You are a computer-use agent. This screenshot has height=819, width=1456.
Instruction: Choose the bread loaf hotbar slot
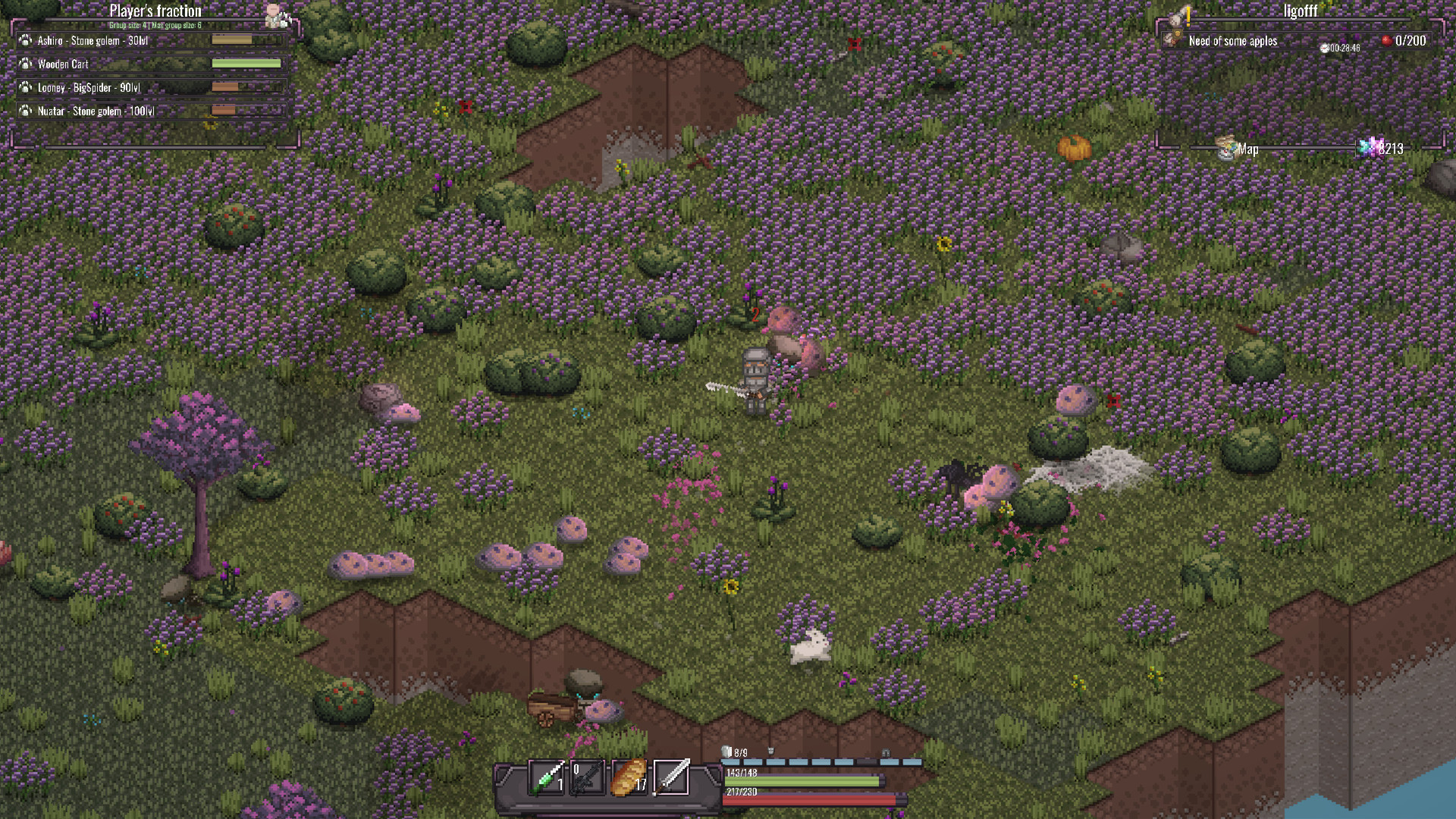click(x=629, y=777)
